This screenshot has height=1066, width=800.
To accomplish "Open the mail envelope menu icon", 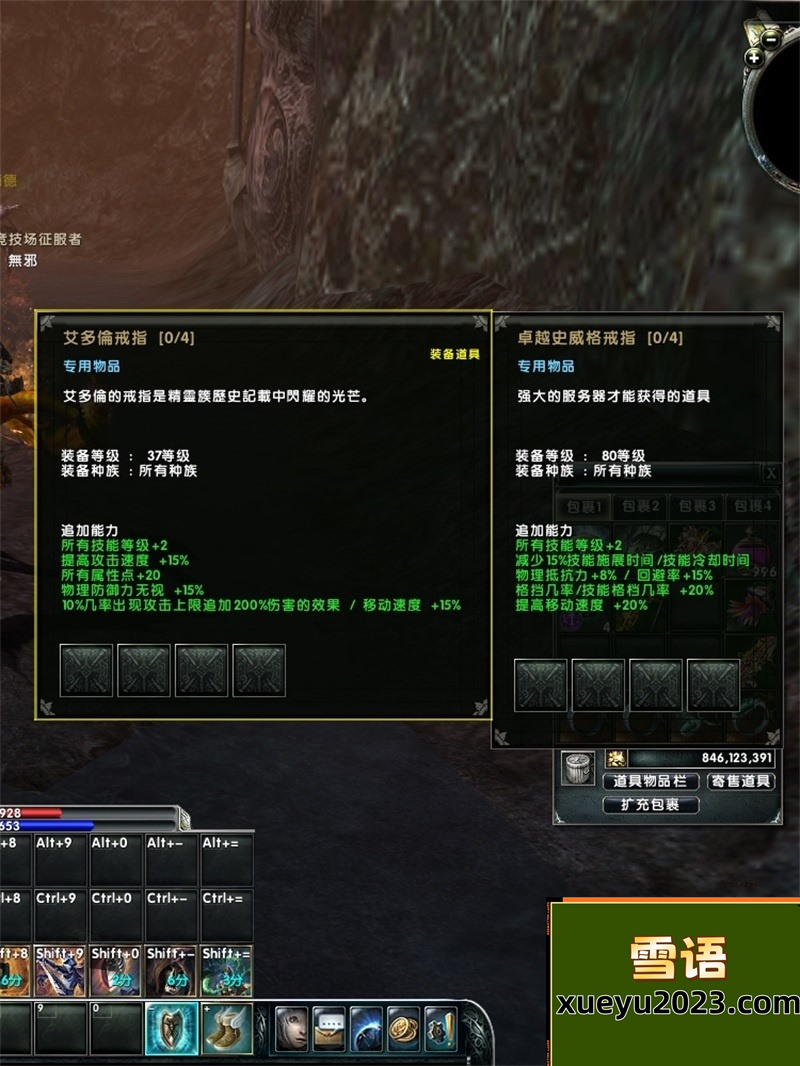I will tap(329, 1029).
